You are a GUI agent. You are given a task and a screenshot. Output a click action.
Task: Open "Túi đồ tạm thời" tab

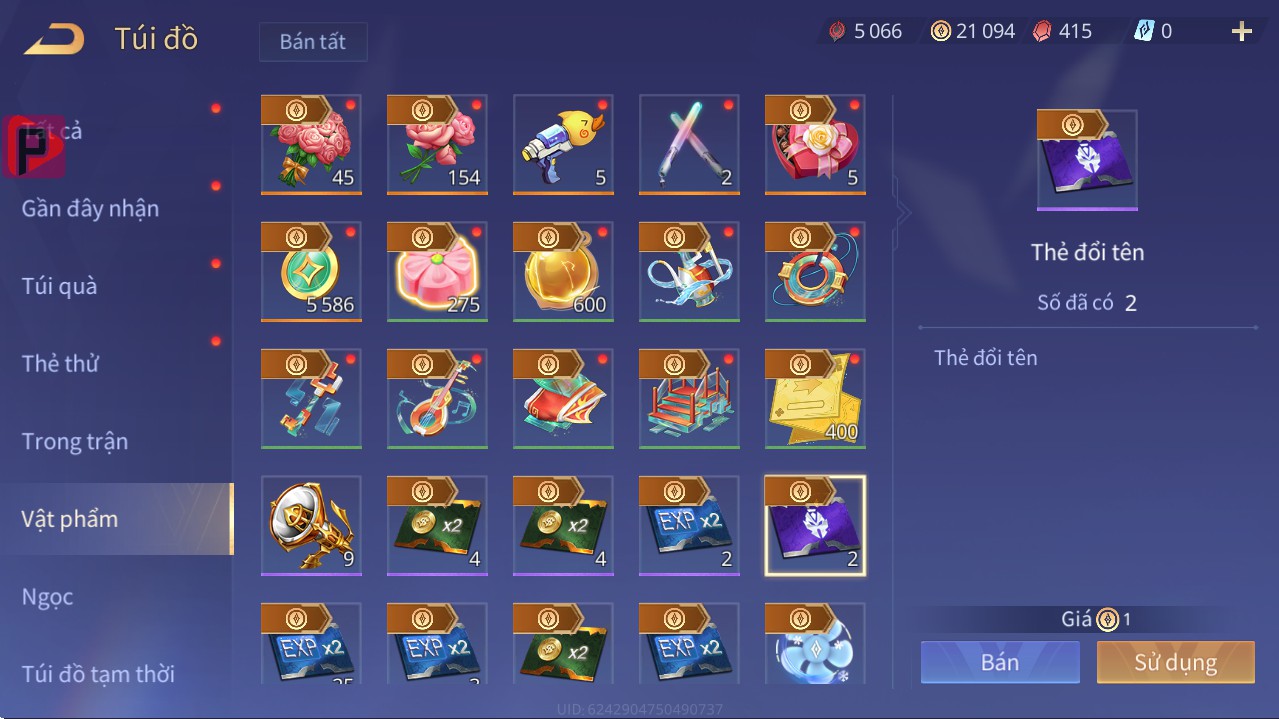point(98,674)
